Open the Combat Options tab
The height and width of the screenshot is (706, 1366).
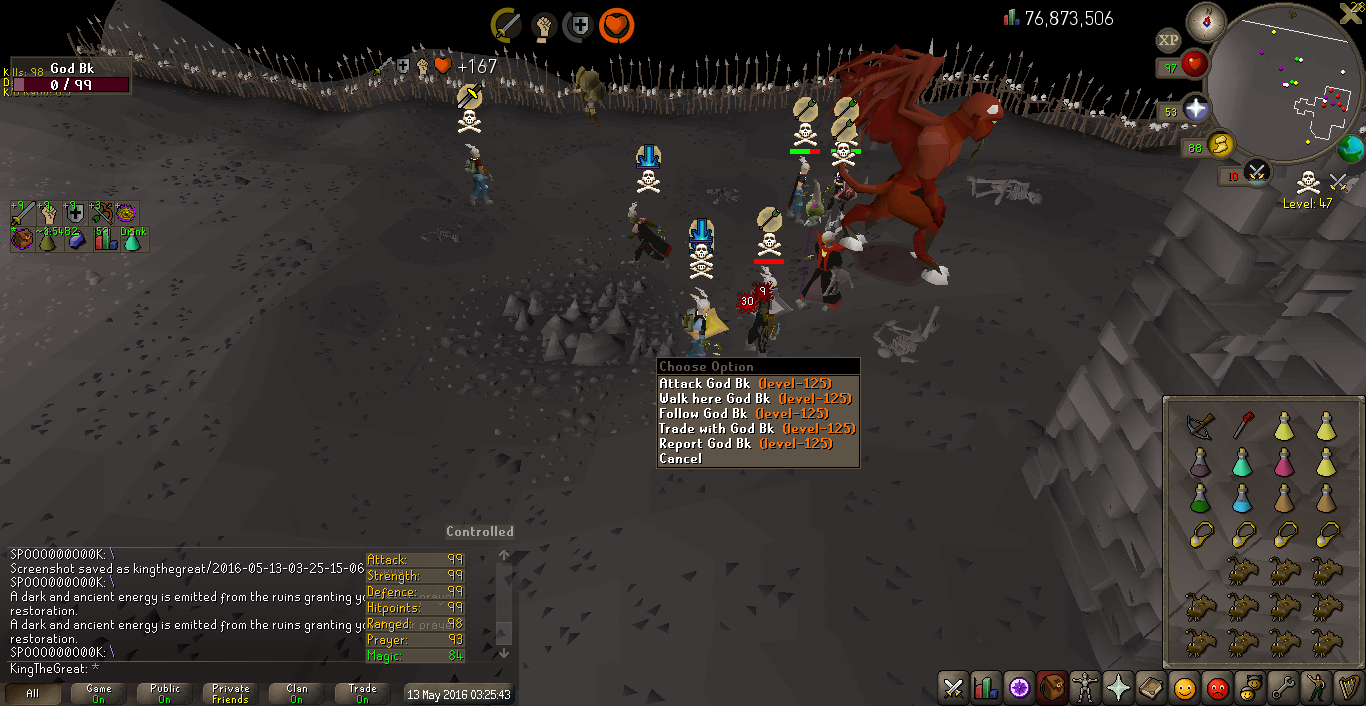pyautogui.click(x=953, y=688)
